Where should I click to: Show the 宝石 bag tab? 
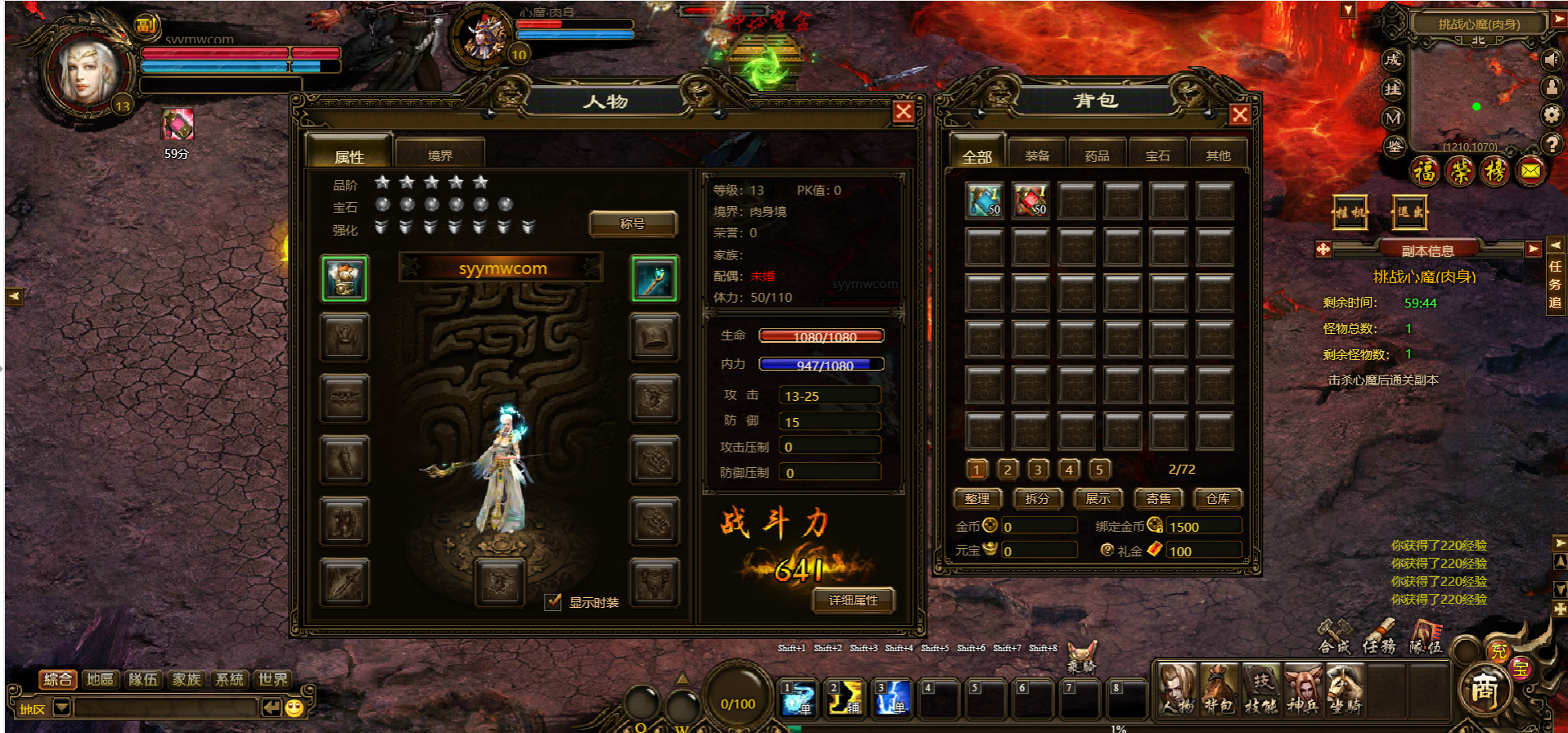coord(1157,155)
